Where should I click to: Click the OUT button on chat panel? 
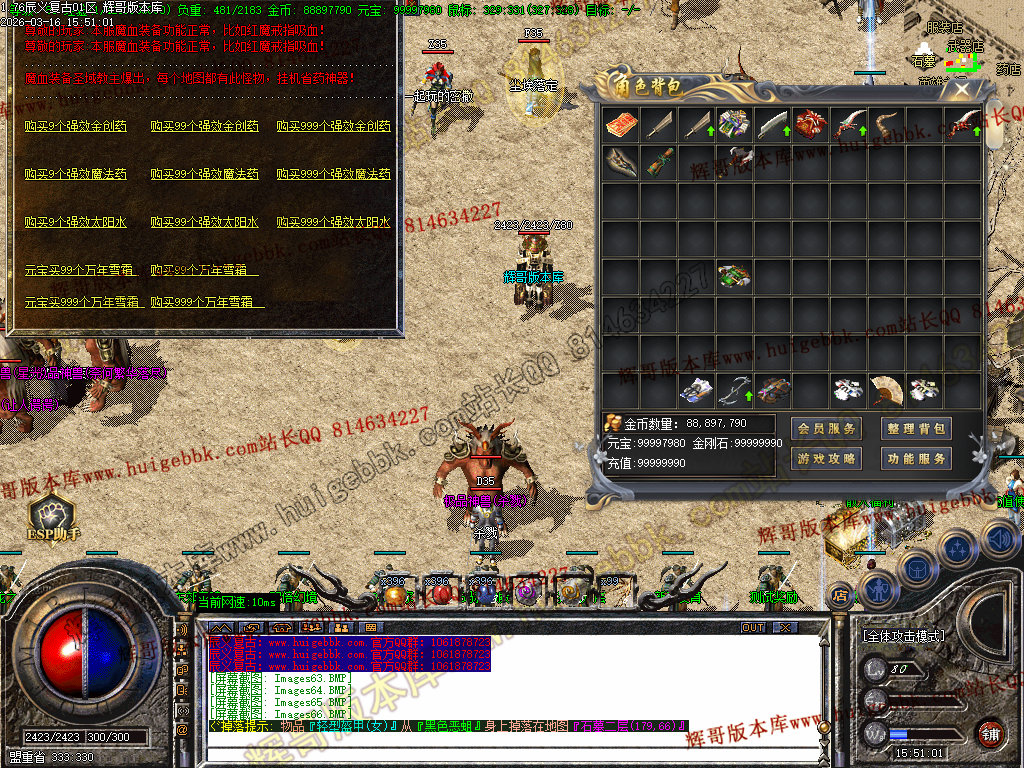753,627
